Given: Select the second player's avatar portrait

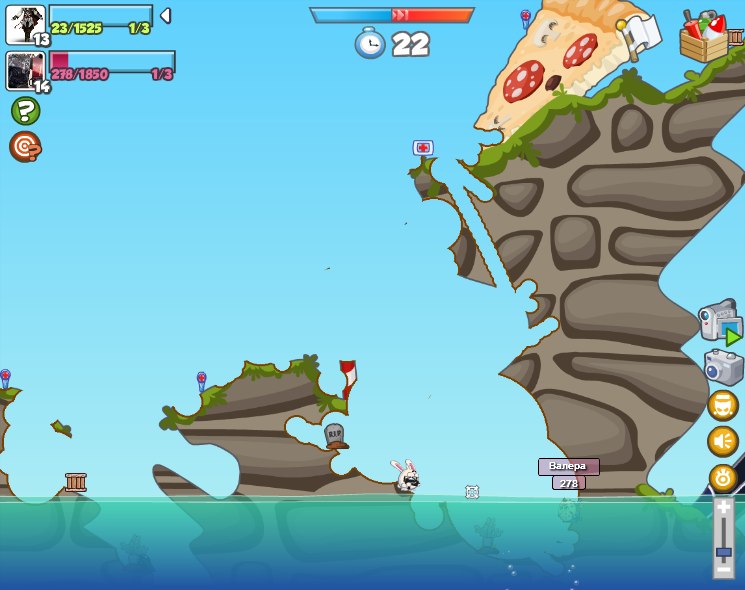Looking at the screenshot, I should pos(25,71).
